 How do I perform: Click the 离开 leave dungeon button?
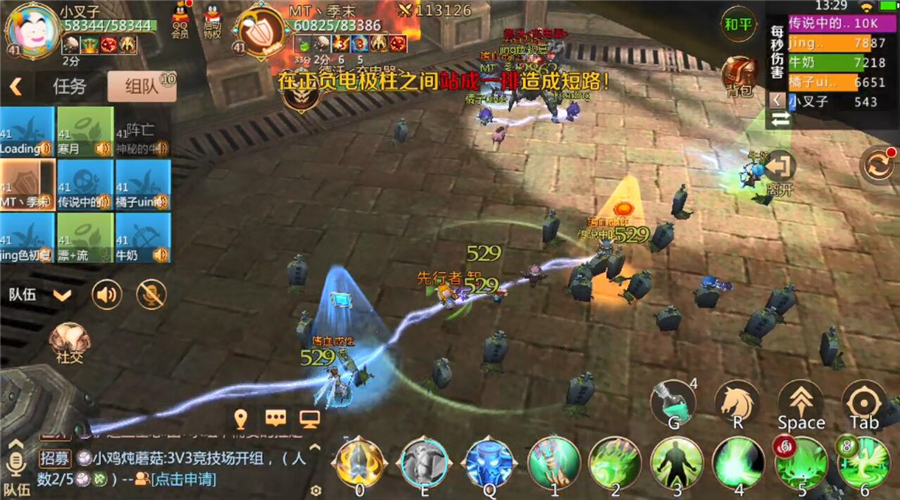pyautogui.click(x=778, y=170)
